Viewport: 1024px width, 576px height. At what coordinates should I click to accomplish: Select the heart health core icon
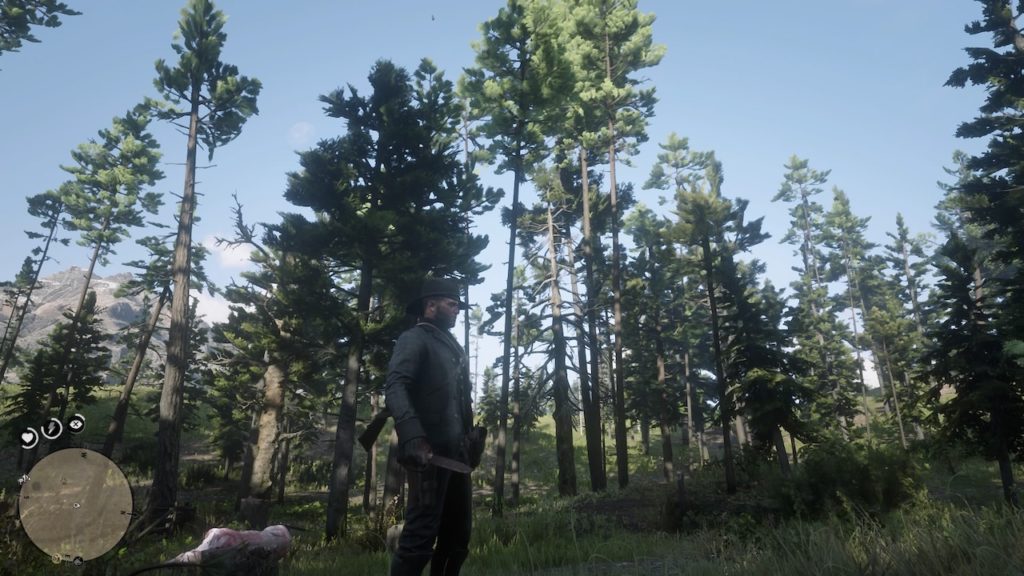pyautogui.click(x=29, y=437)
